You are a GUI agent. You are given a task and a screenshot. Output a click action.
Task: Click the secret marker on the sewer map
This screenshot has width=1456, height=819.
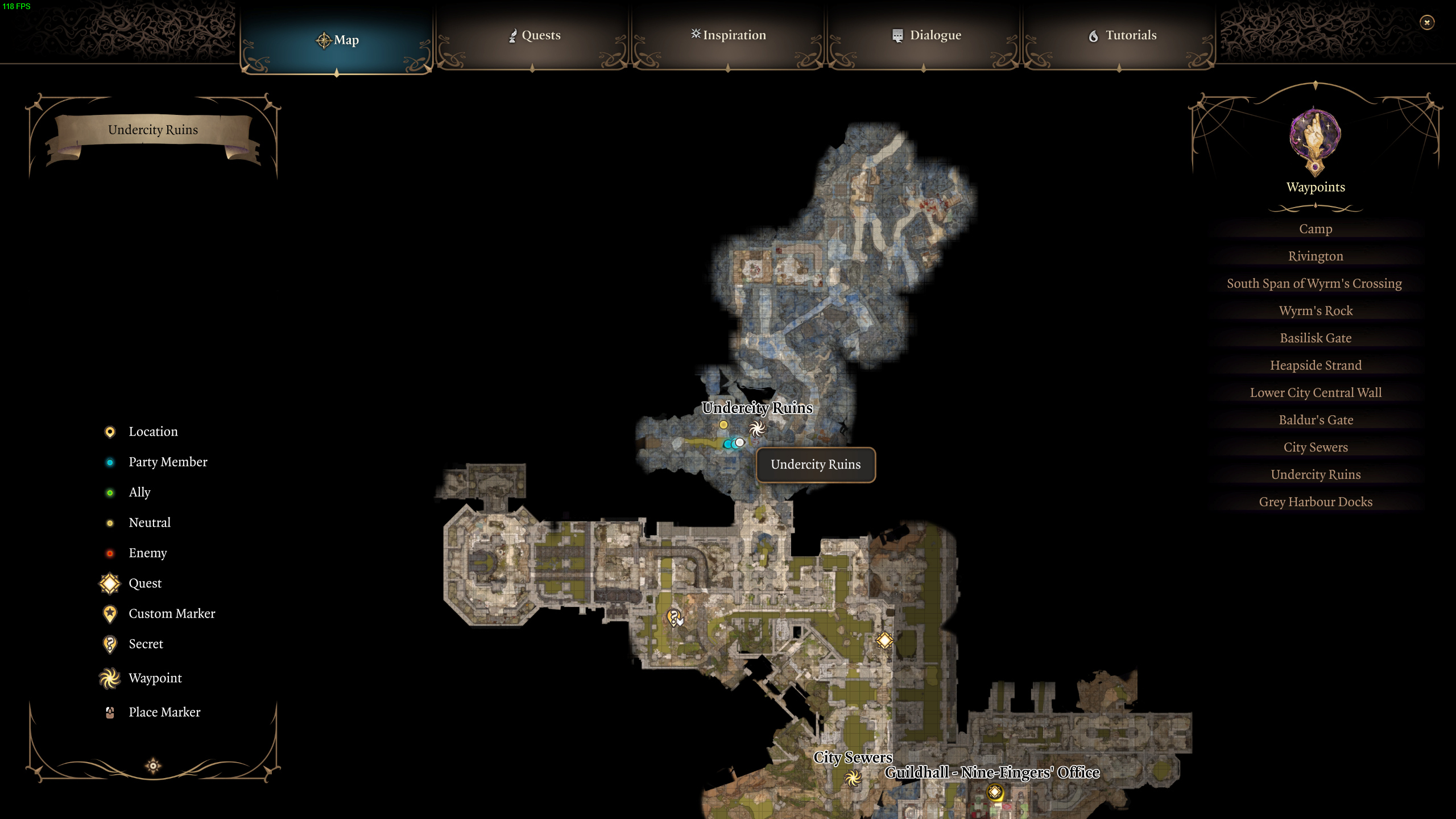click(672, 616)
